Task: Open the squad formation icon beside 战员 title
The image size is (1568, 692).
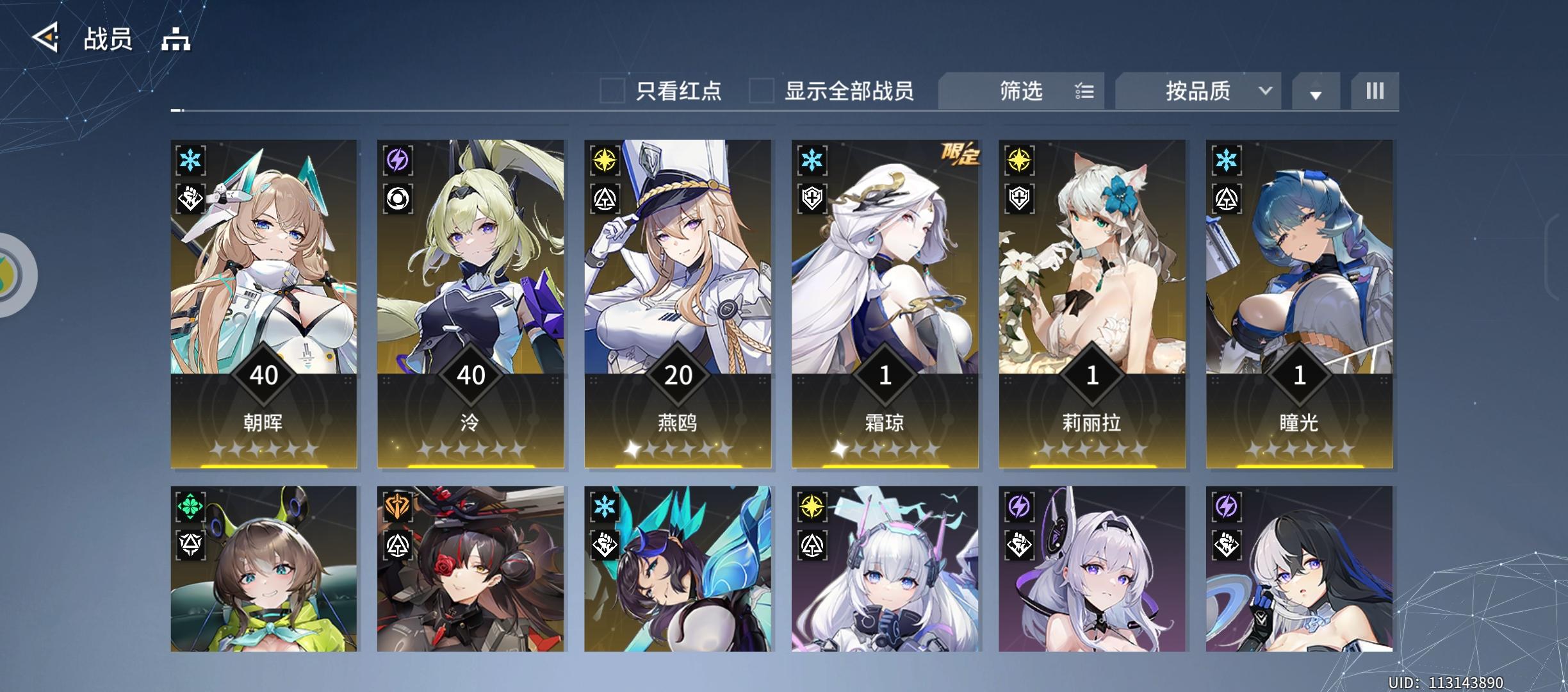Action: 174,40
